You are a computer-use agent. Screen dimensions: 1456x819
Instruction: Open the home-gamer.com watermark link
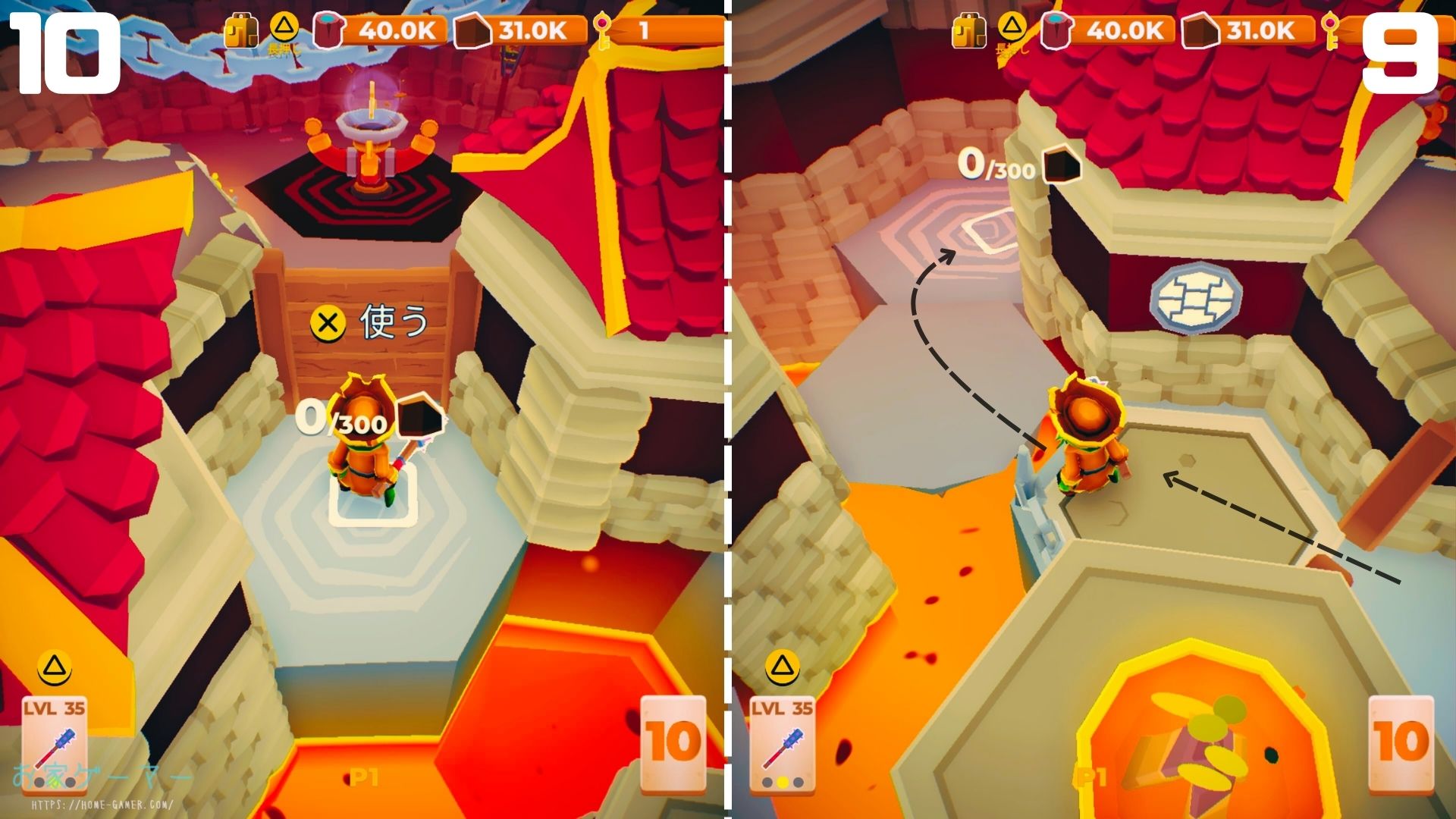point(101,804)
